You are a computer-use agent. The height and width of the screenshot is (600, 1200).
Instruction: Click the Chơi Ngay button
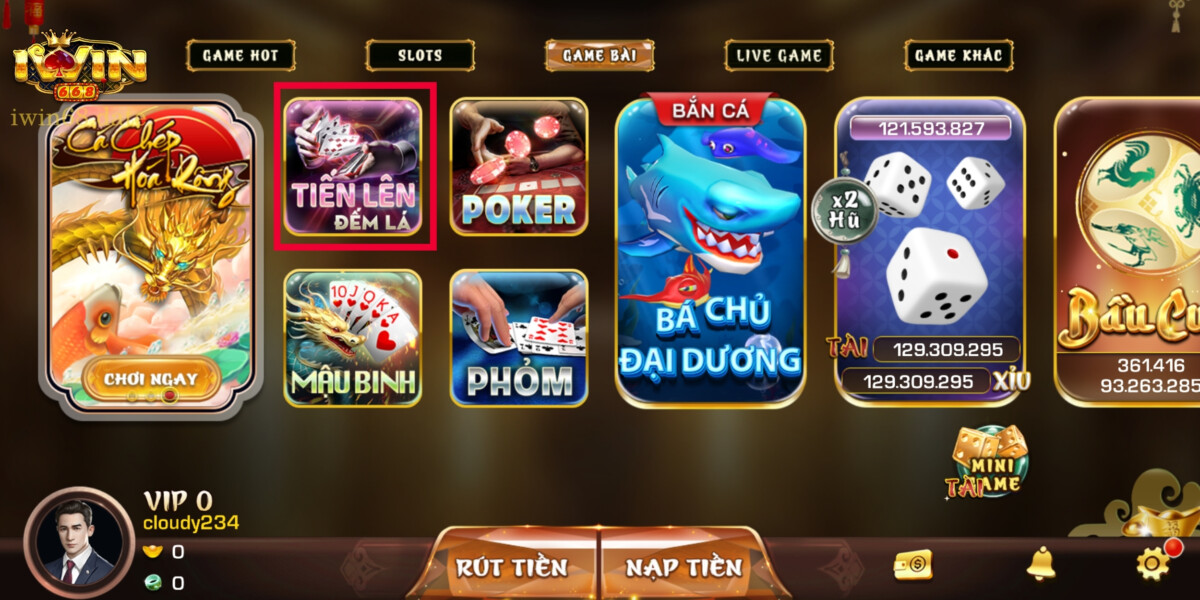tap(150, 379)
